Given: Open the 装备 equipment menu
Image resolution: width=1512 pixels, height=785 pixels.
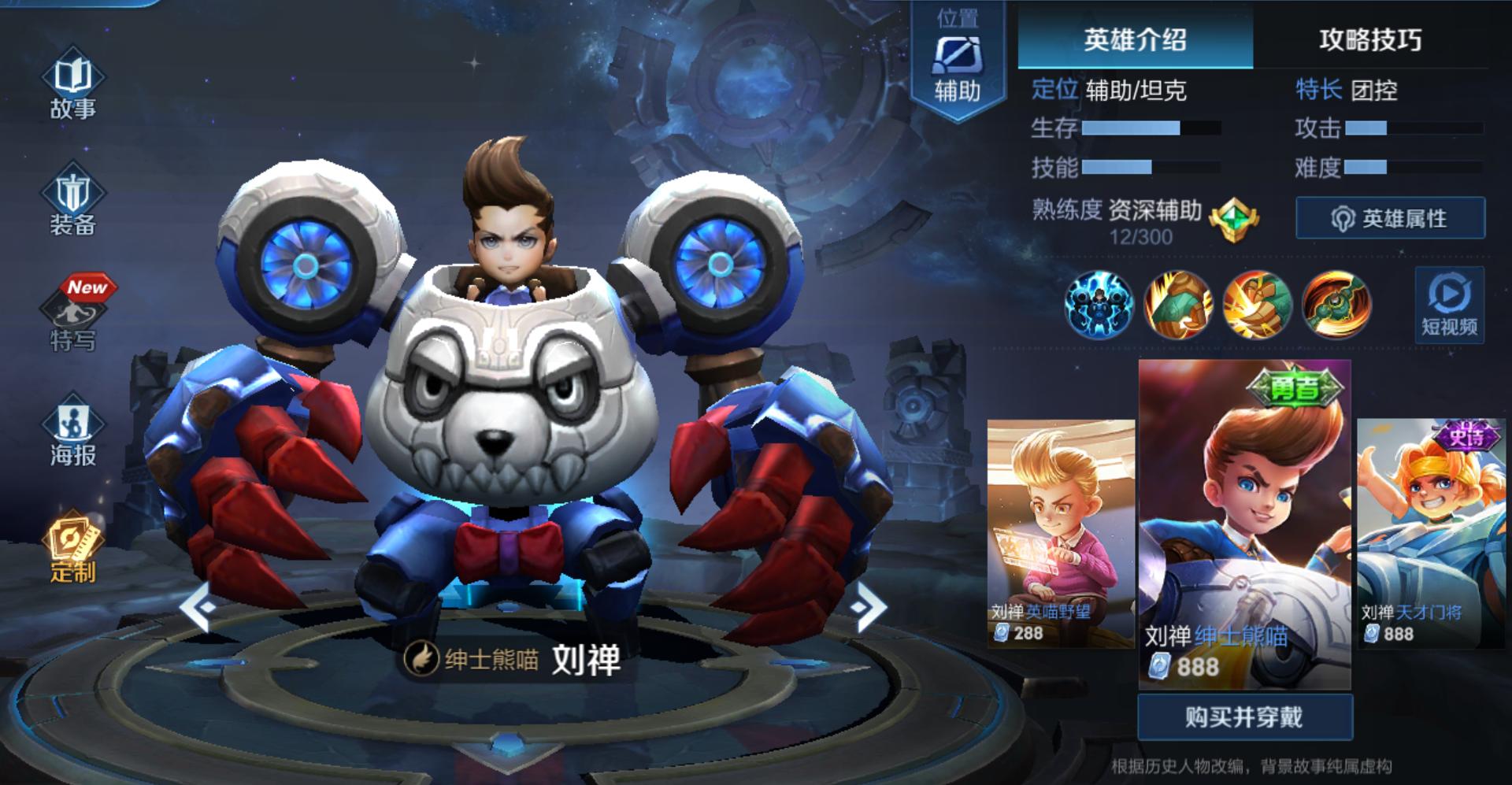Looking at the screenshot, I should (72, 202).
